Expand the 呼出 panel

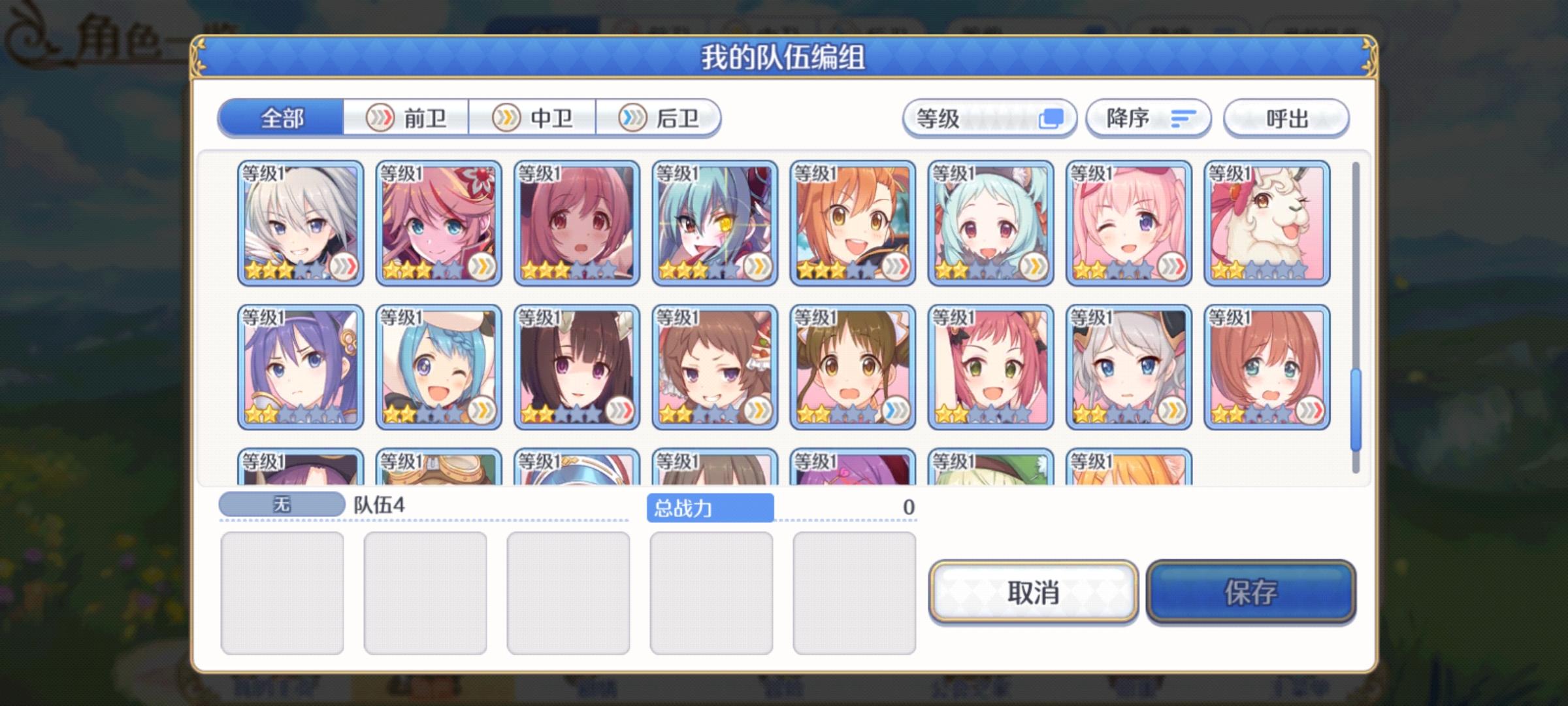tap(1286, 119)
